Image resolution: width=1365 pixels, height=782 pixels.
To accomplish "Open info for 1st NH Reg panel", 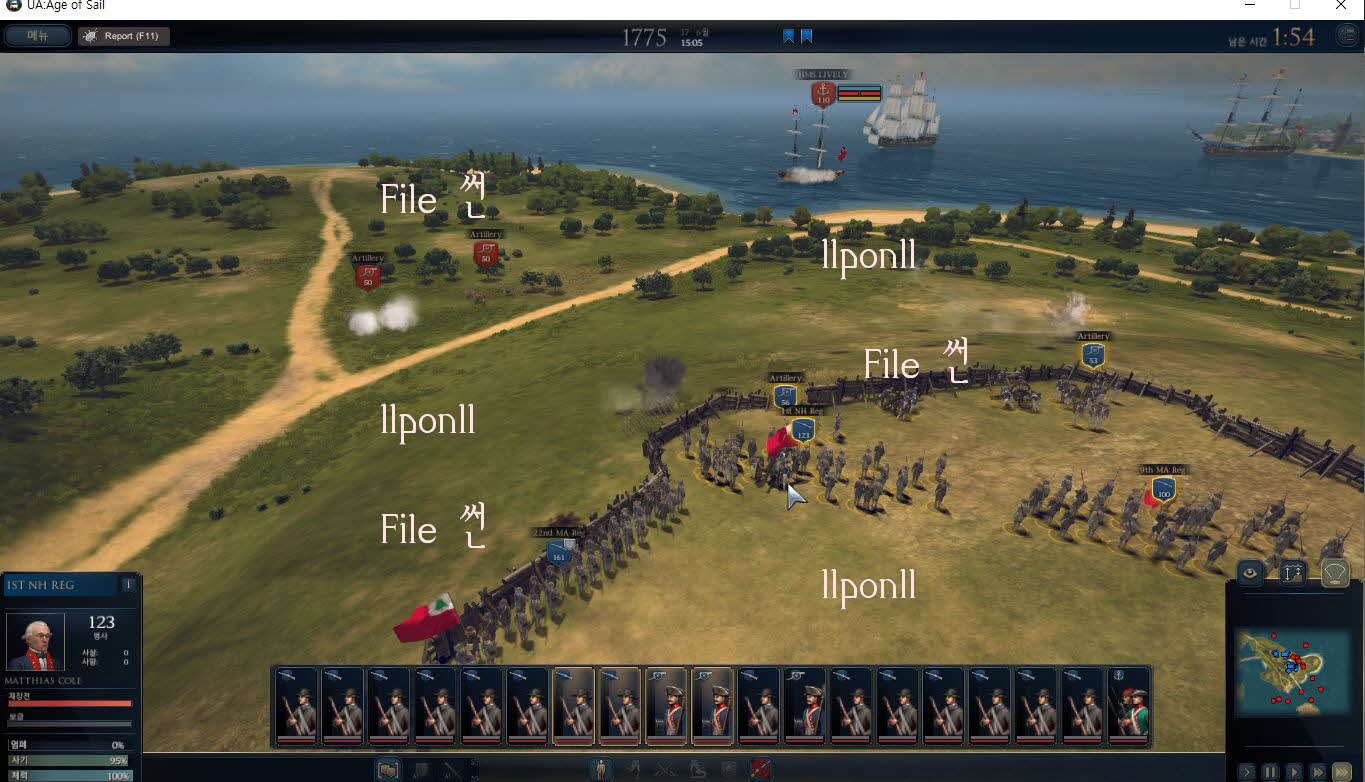I will pyautogui.click(x=128, y=585).
